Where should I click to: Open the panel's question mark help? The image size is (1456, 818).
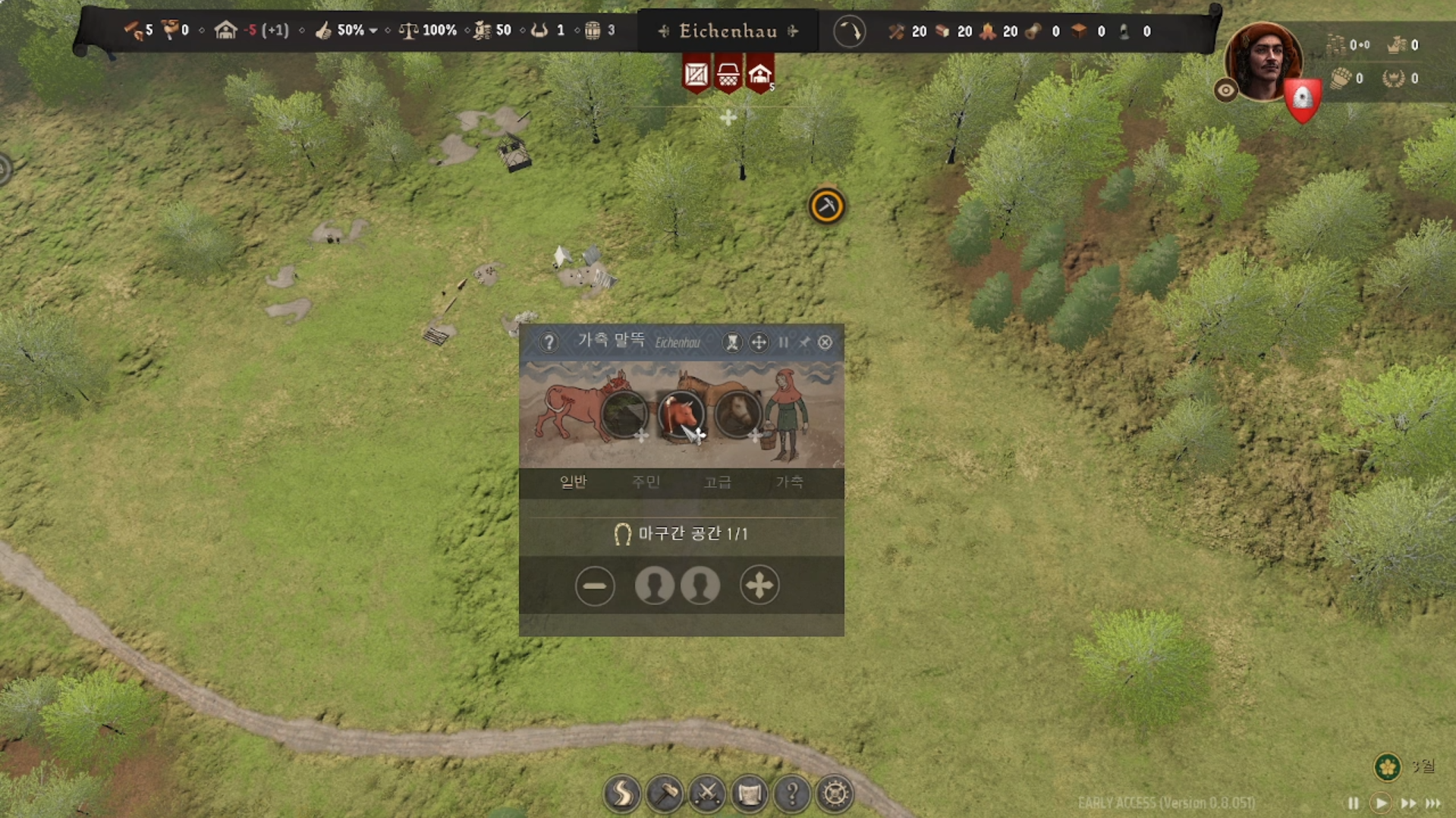coord(549,342)
